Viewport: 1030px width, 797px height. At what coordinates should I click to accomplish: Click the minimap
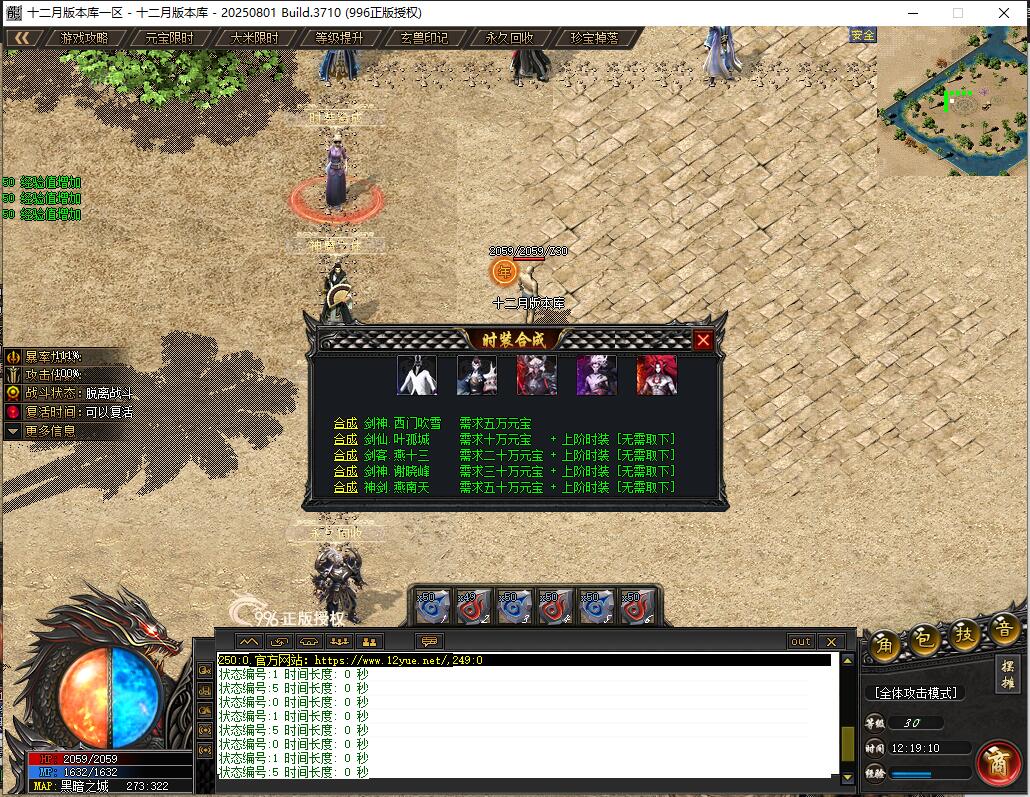click(951, 102)
